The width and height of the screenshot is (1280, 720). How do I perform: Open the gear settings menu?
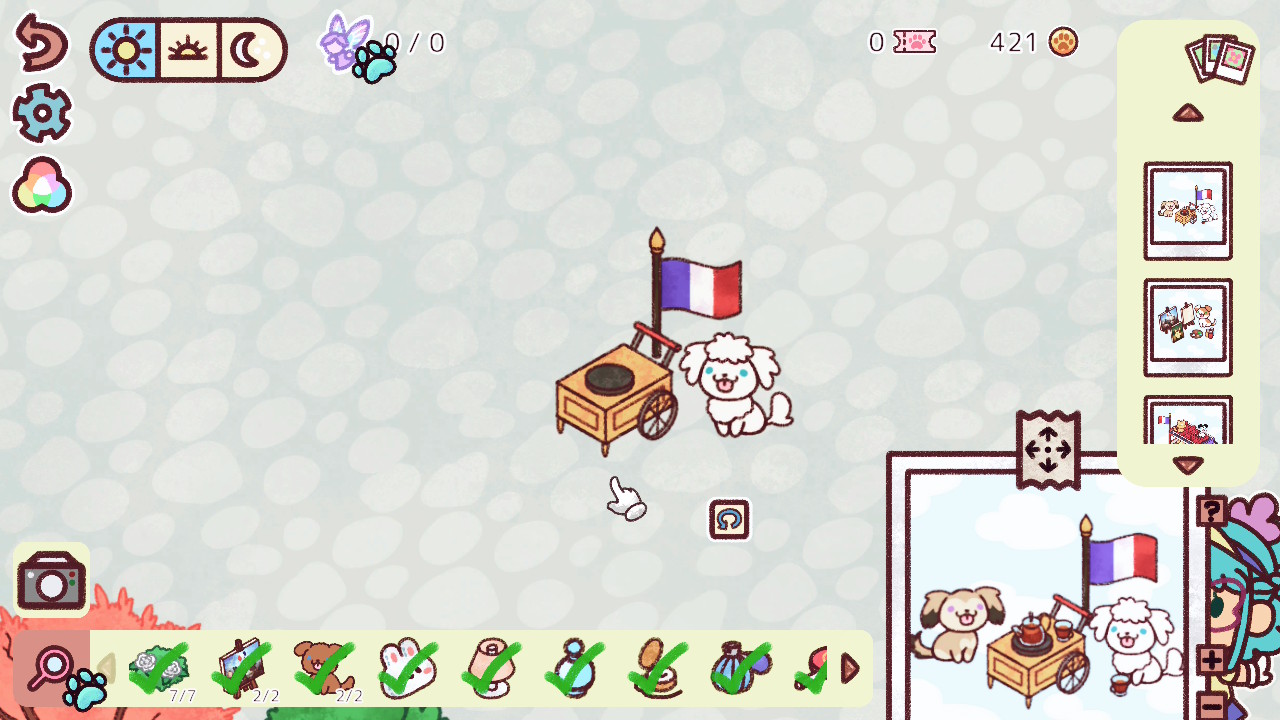coord(42,113)
